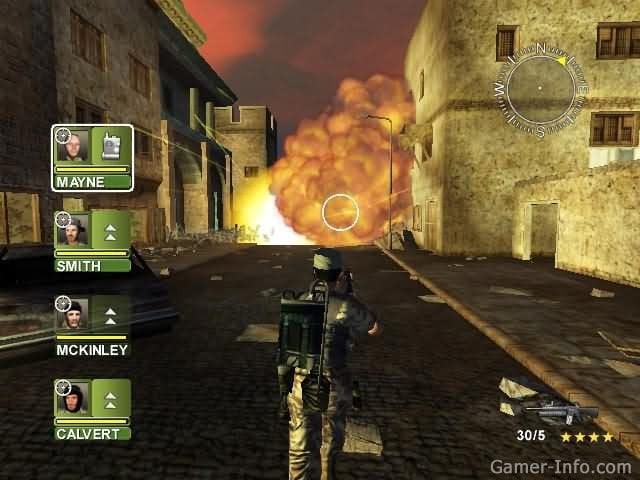Select Calvert's squad portrait
The image size is (640, 480).
73,400
